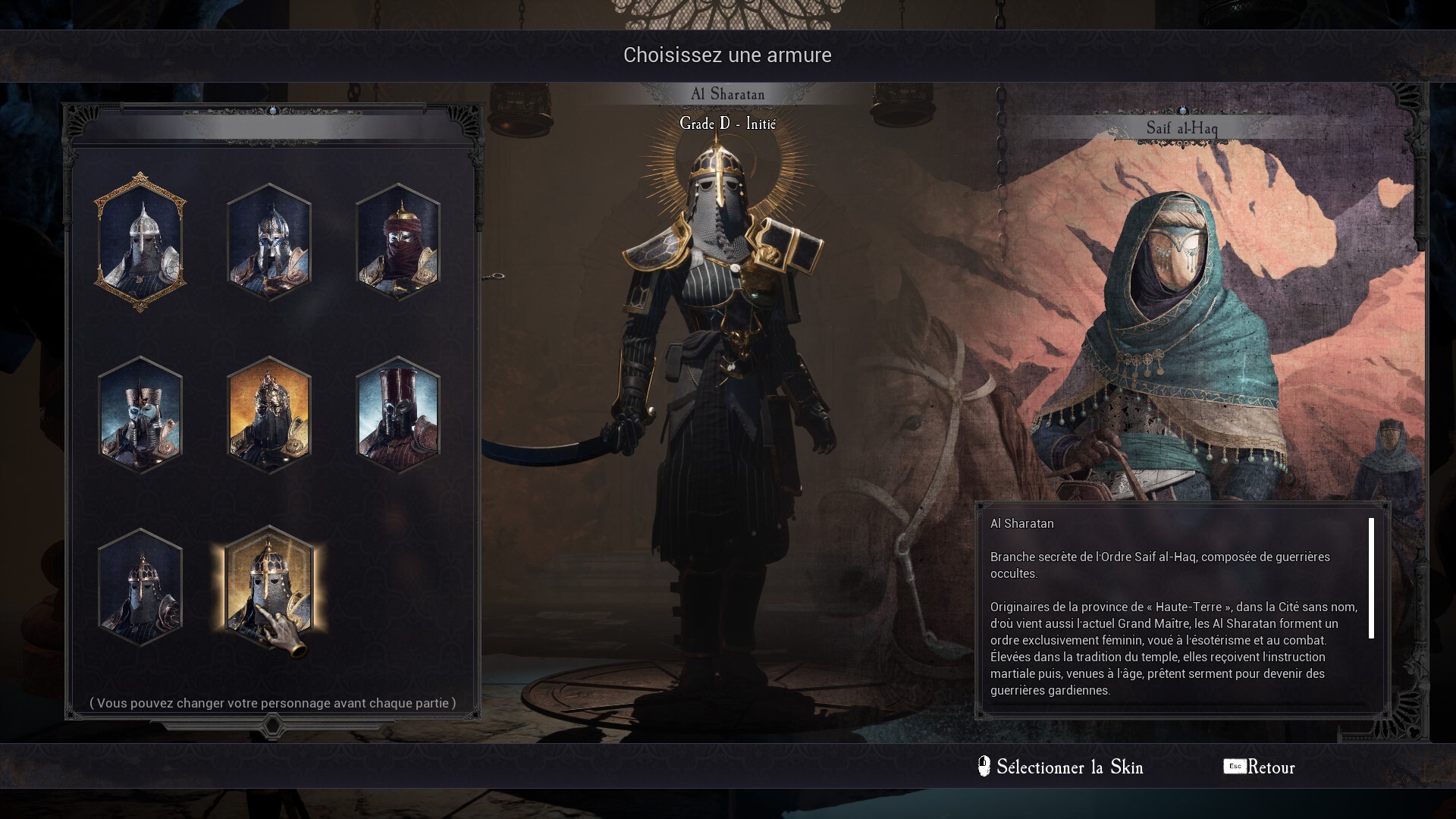This screenshot has height=819, width=1456.
Task: Choose the golden armor on orange background
Action: [x=269, y=415]
